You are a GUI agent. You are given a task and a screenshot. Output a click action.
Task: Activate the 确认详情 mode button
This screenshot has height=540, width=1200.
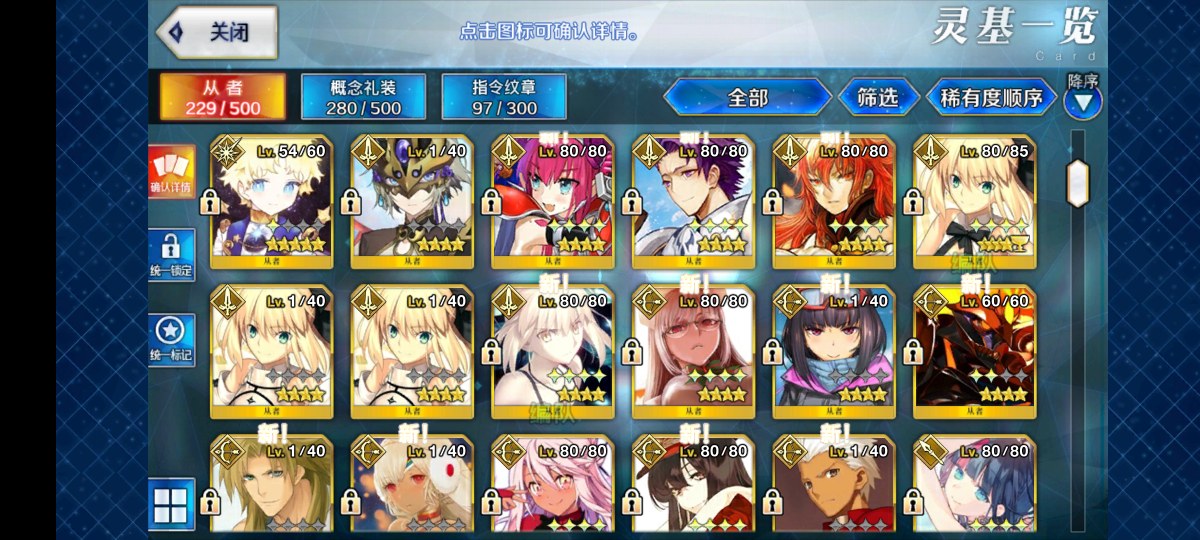pos(171,172)
